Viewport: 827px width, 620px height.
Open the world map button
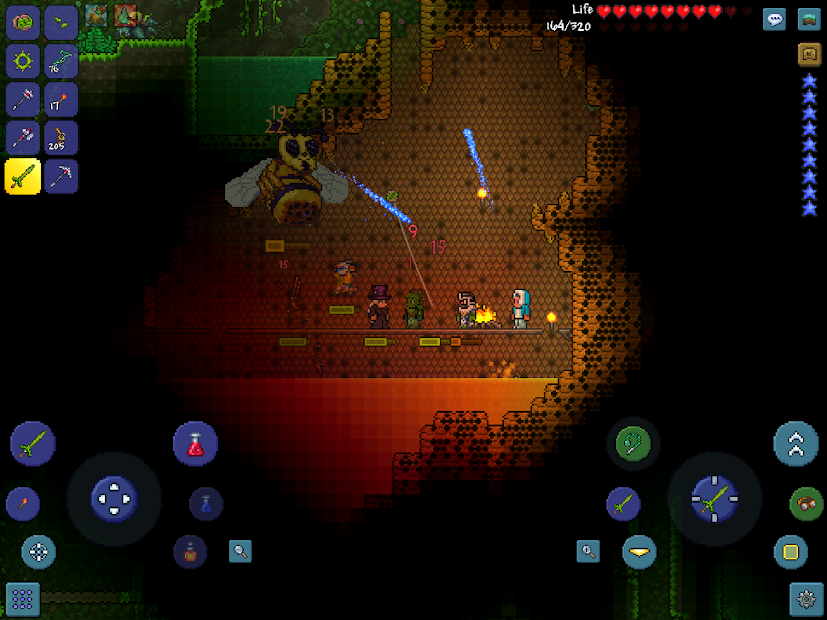pyautogui.click(x=808, y=19)
